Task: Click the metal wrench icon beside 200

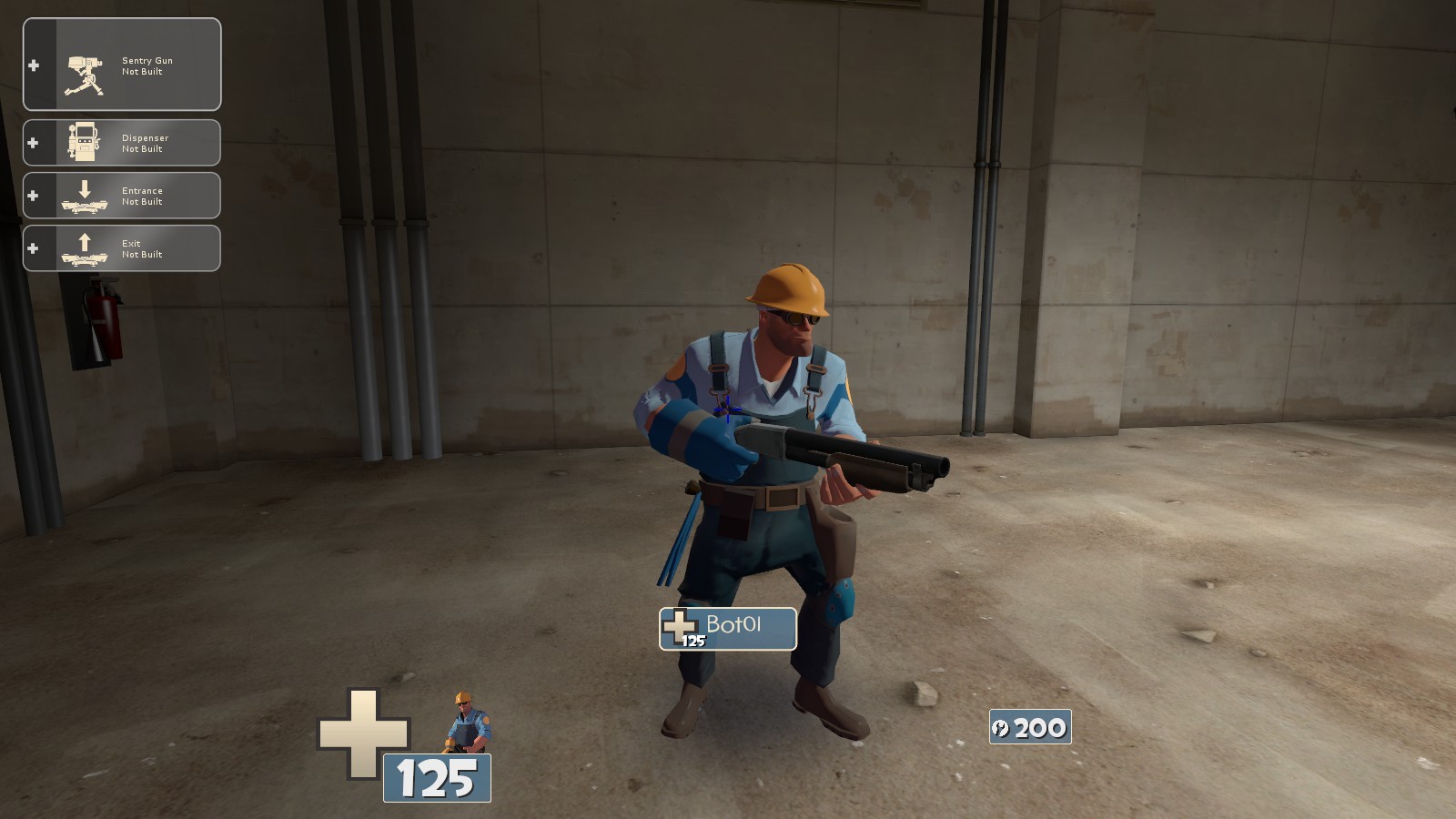Action: coord(1002,727)
